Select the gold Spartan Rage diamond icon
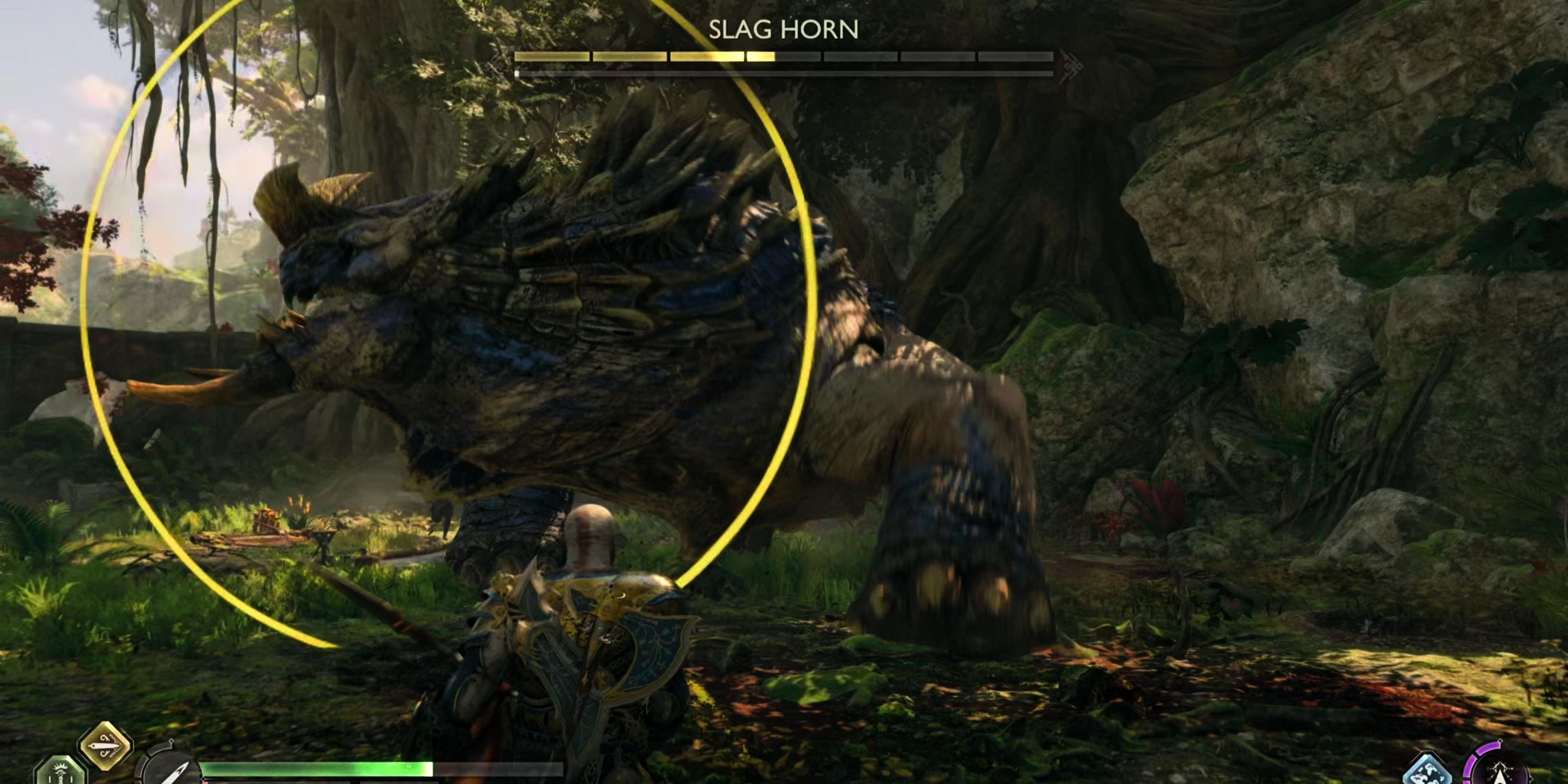Image resolution: width=1568 pixels, height=784 pixels. (105, 746)
